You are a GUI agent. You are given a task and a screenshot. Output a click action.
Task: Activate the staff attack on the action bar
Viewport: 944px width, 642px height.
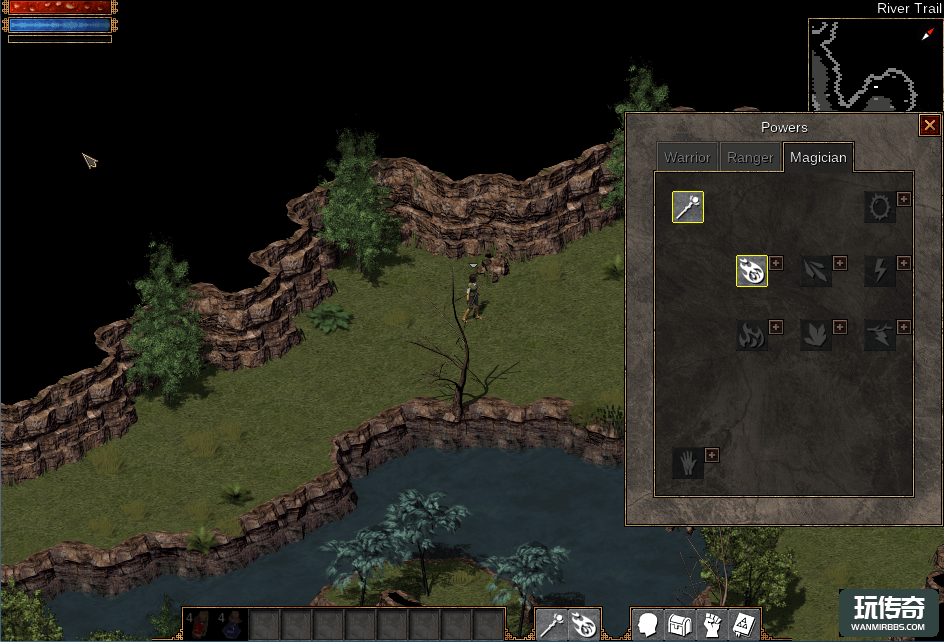pyautogui.click(x=553, y=625)
